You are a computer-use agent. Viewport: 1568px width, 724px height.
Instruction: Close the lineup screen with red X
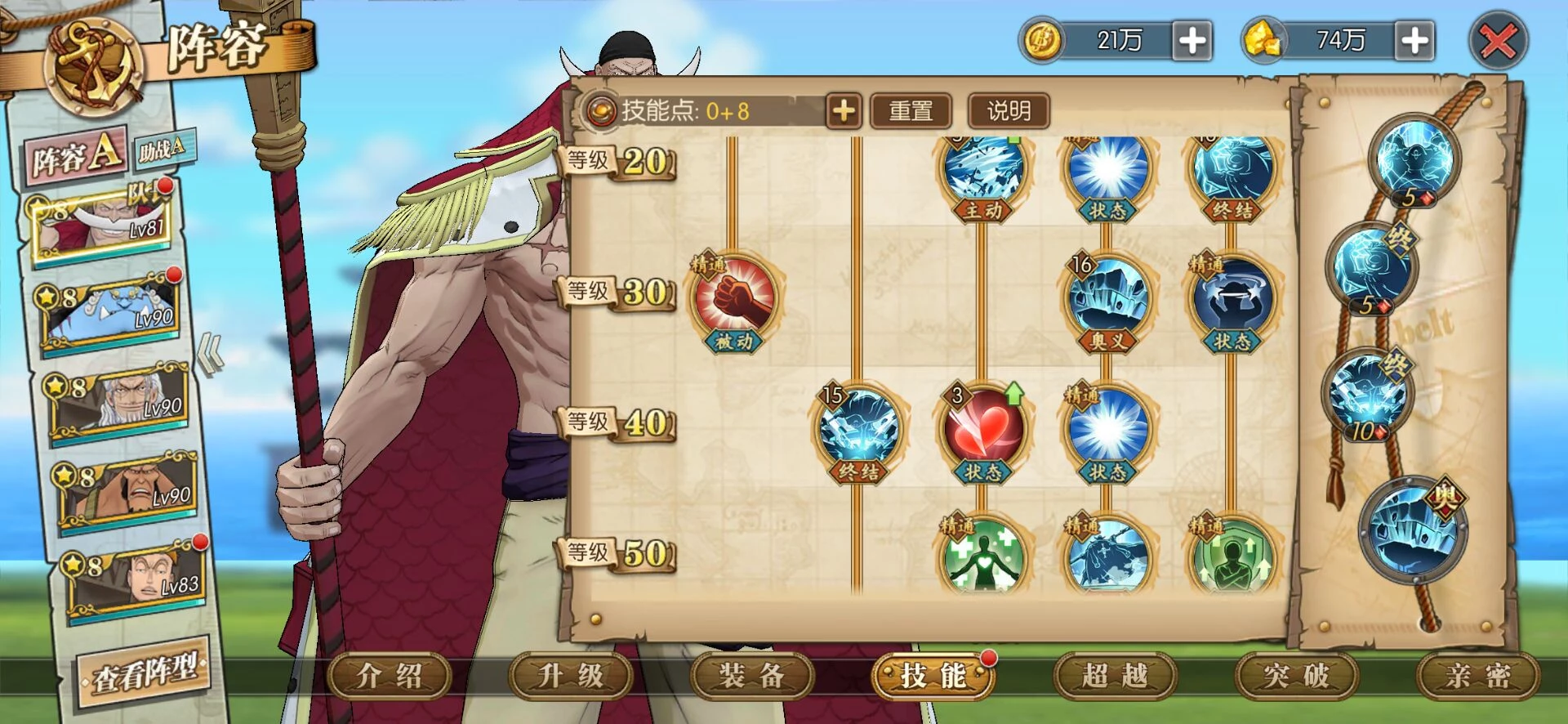pos(1498,41)
